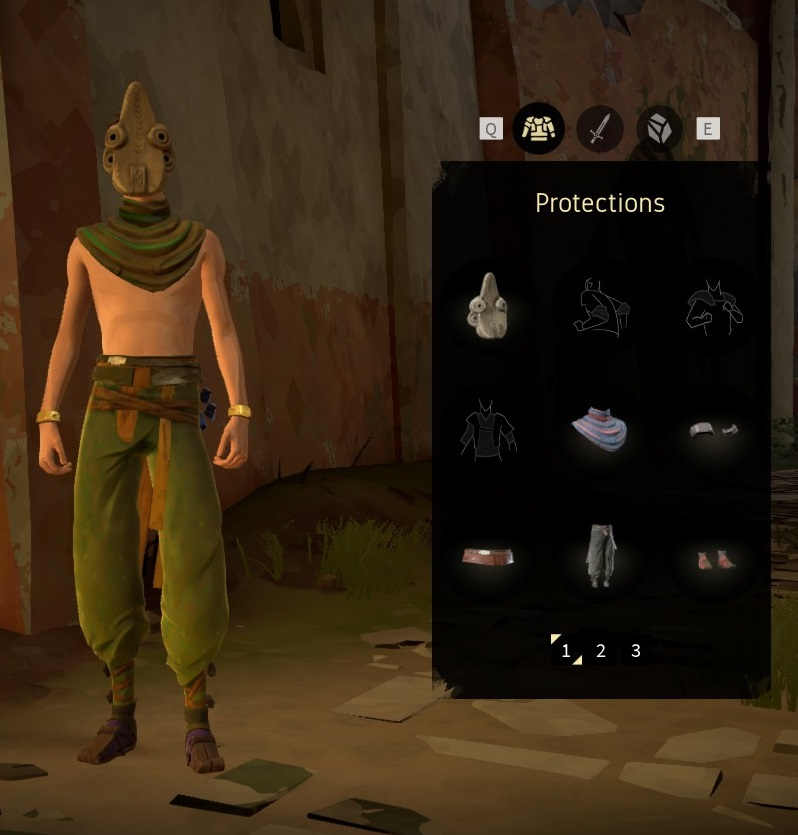Open the Protections armor tab

coord(538,129)
